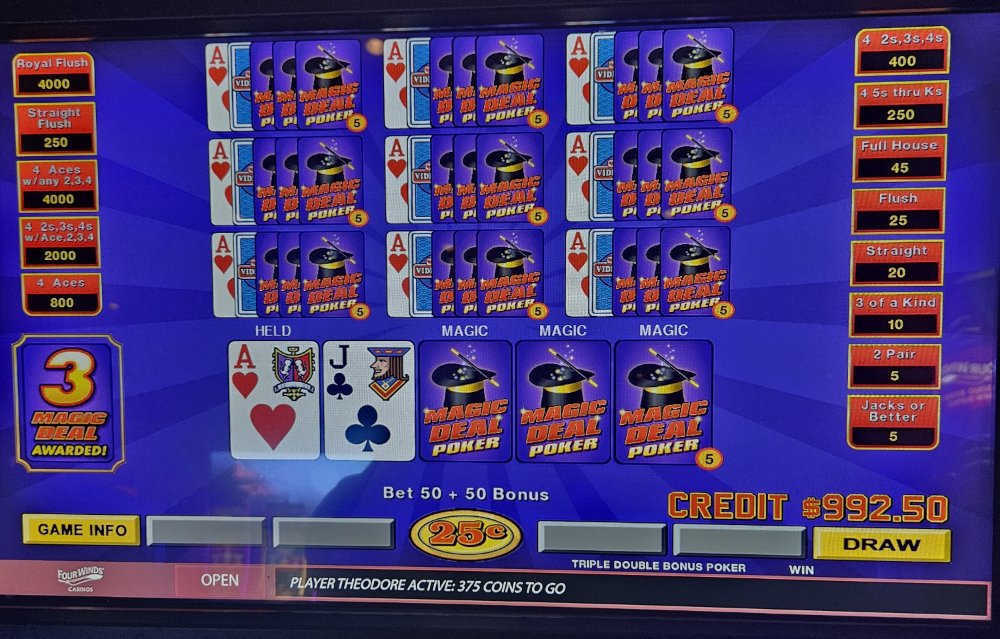Tap the OPEN tab on the player bar
The width and height of the screenshot is (1000, 639).
click(x=219, y=580)
